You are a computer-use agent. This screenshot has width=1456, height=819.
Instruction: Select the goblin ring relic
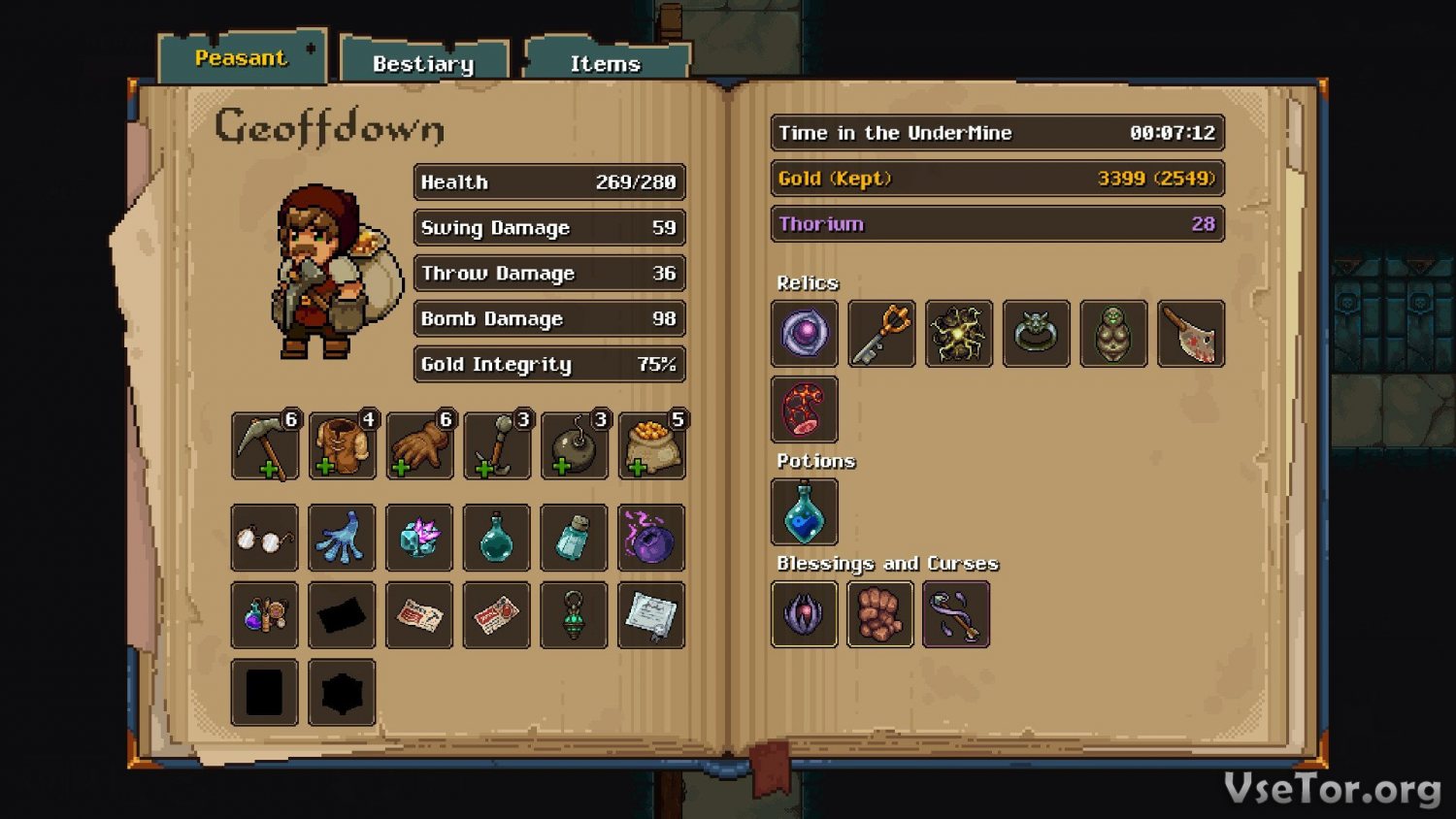pyautogui.click(x=1036, y=334)
